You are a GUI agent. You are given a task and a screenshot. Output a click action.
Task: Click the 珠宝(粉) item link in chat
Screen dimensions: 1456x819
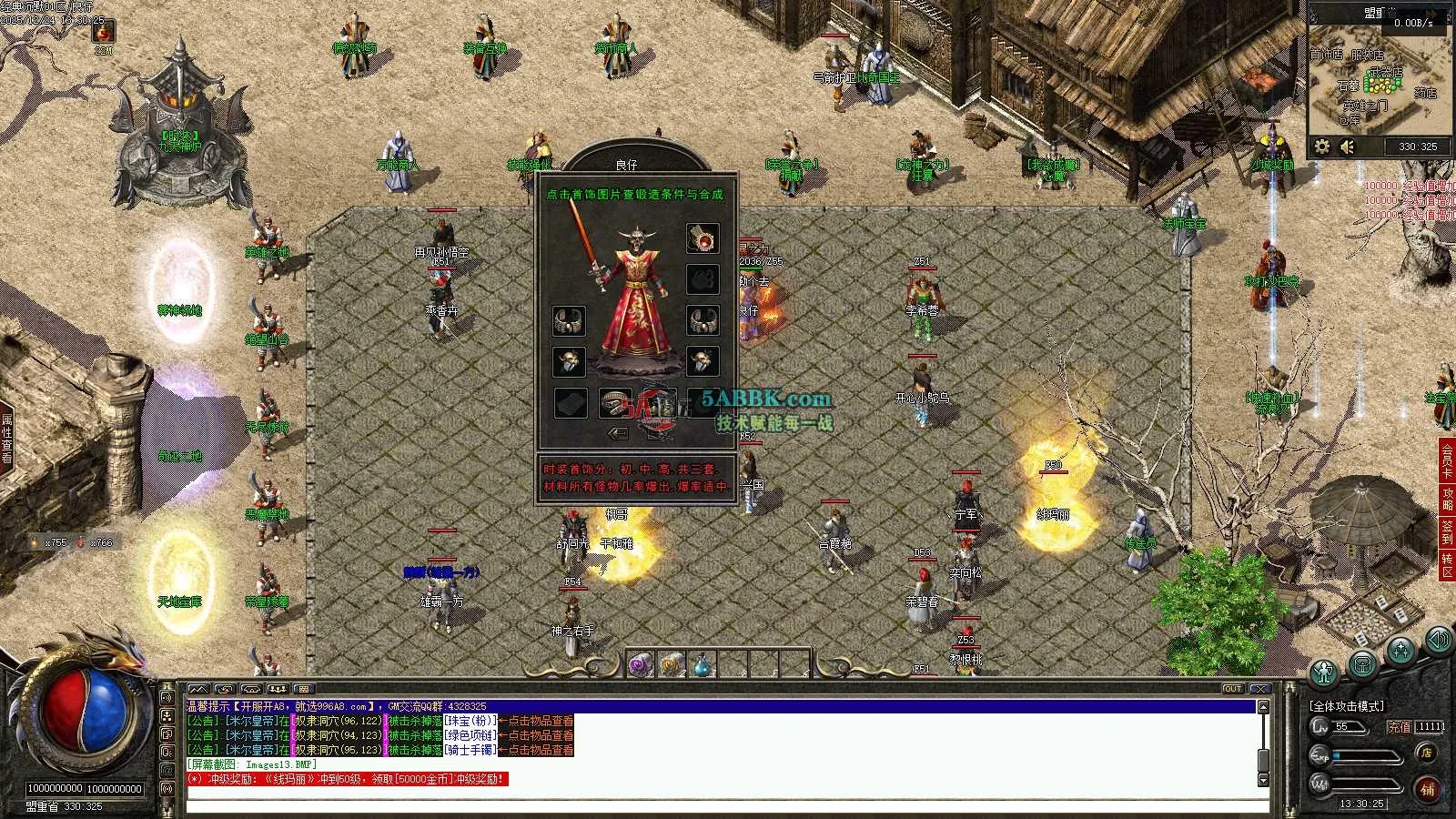pyautogui.click(x=470, y=721)
